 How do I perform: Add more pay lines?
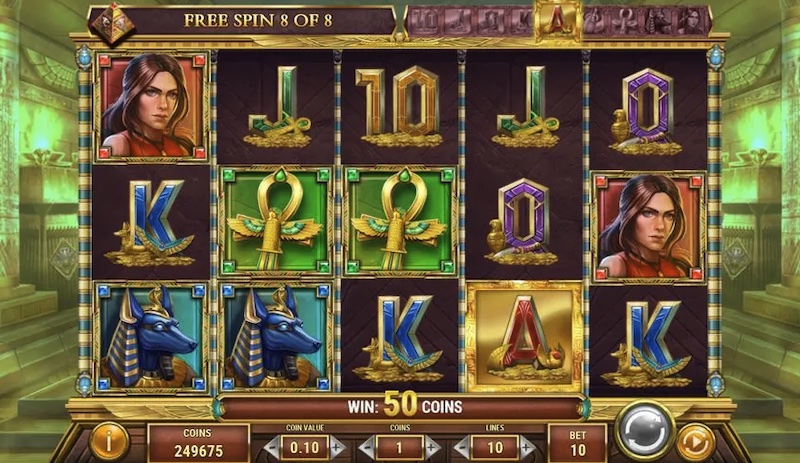pos(526,448)
